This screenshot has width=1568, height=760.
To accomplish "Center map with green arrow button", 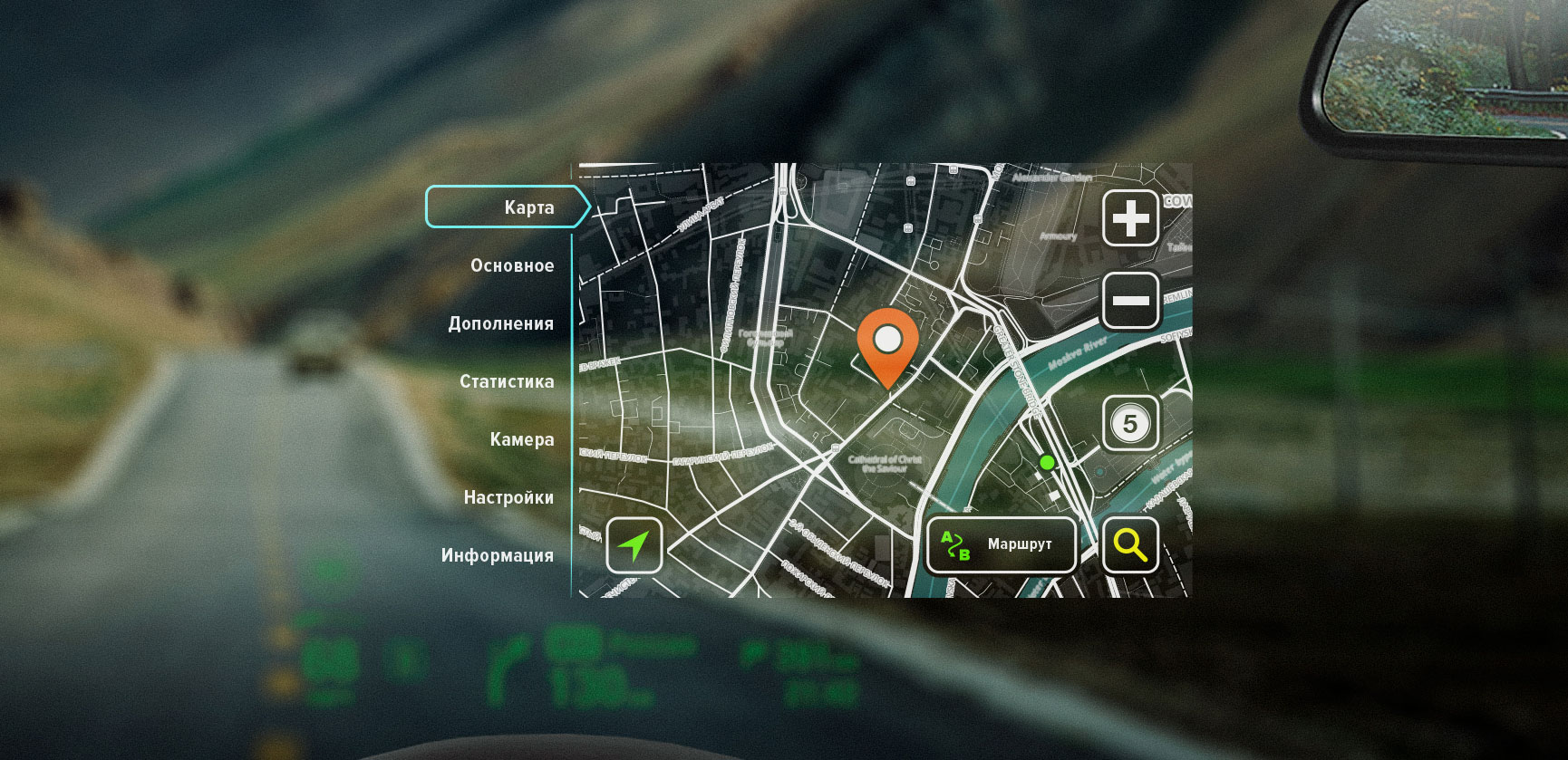I will [634, 545].
